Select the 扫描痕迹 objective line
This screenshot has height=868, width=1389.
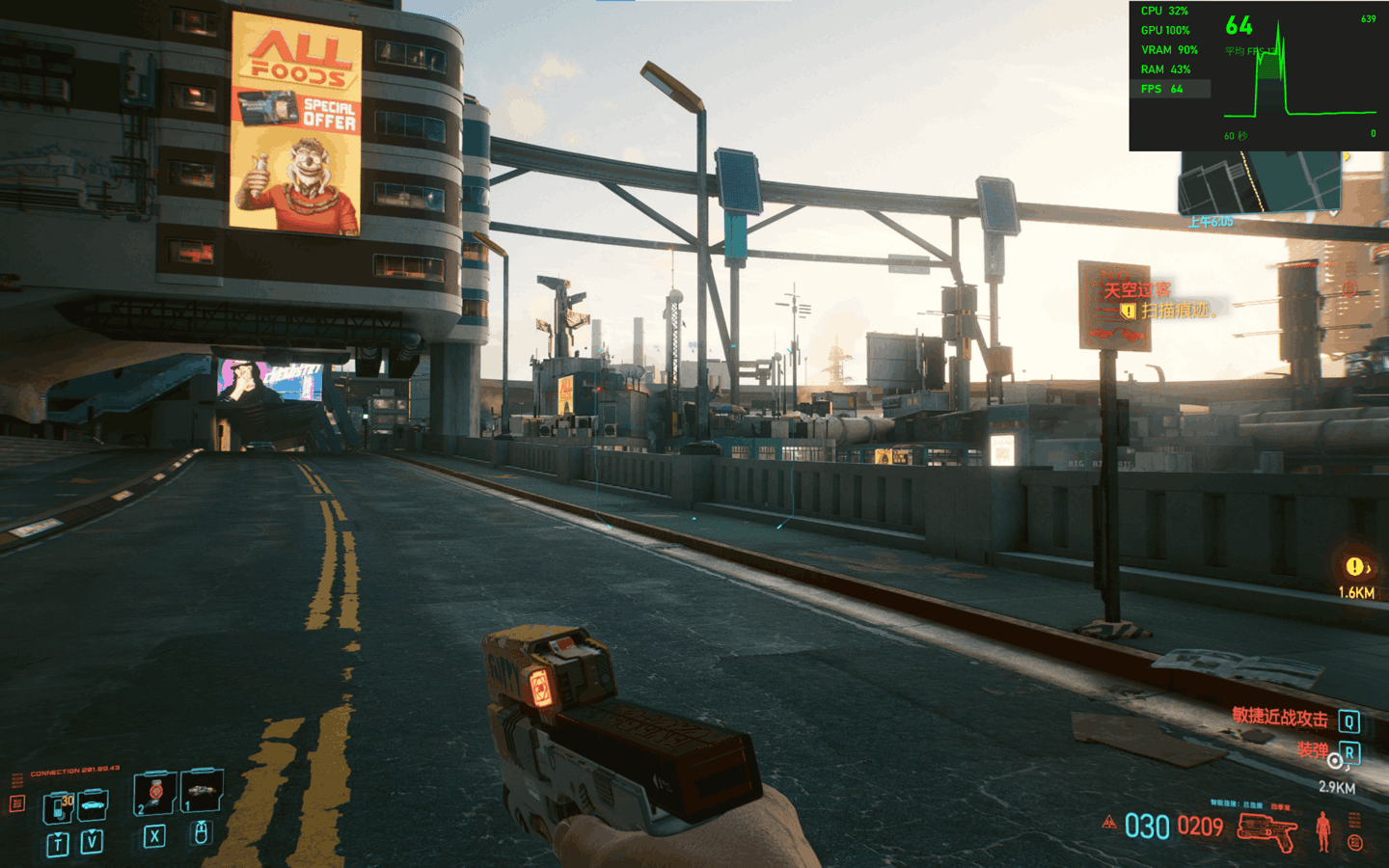1174,311
